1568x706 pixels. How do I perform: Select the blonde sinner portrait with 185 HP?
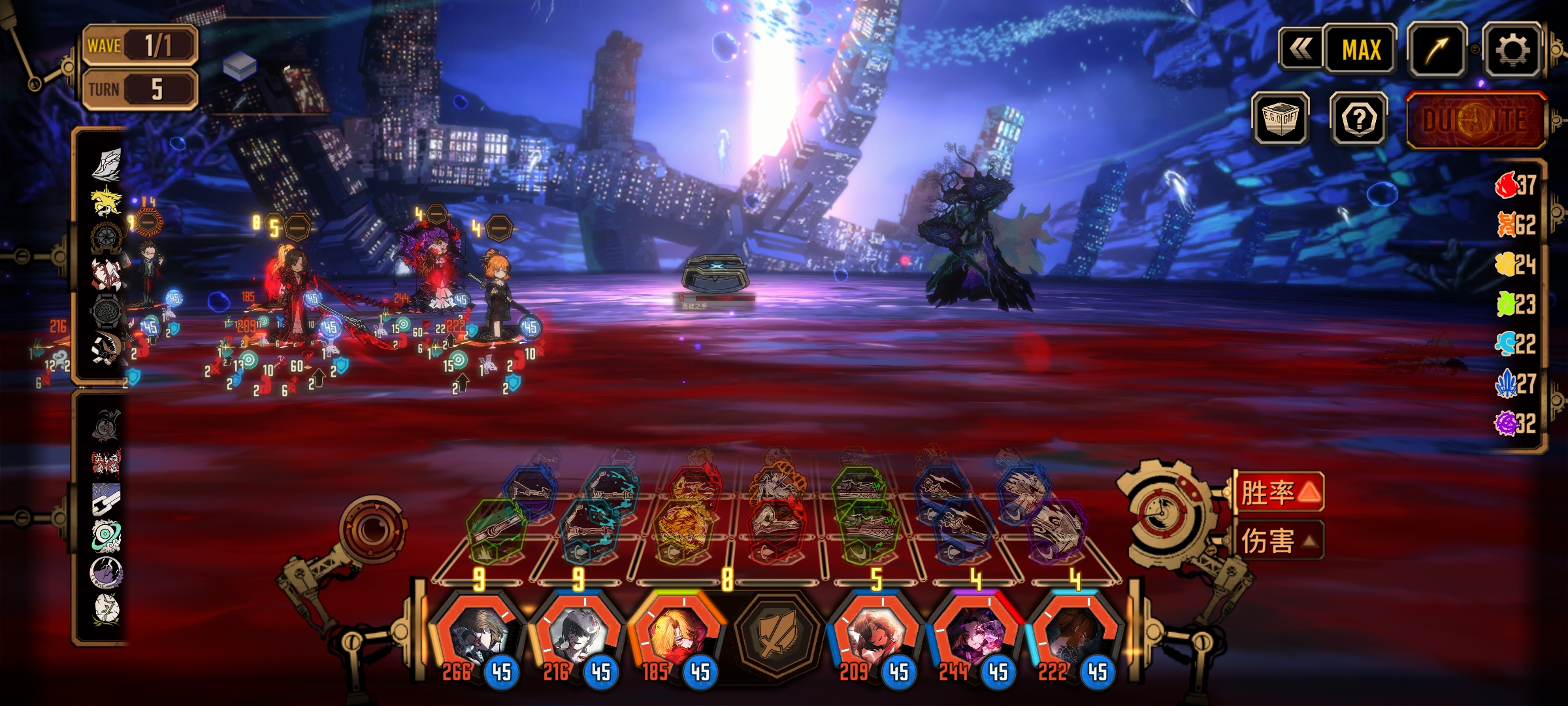[x=677, y=634]
